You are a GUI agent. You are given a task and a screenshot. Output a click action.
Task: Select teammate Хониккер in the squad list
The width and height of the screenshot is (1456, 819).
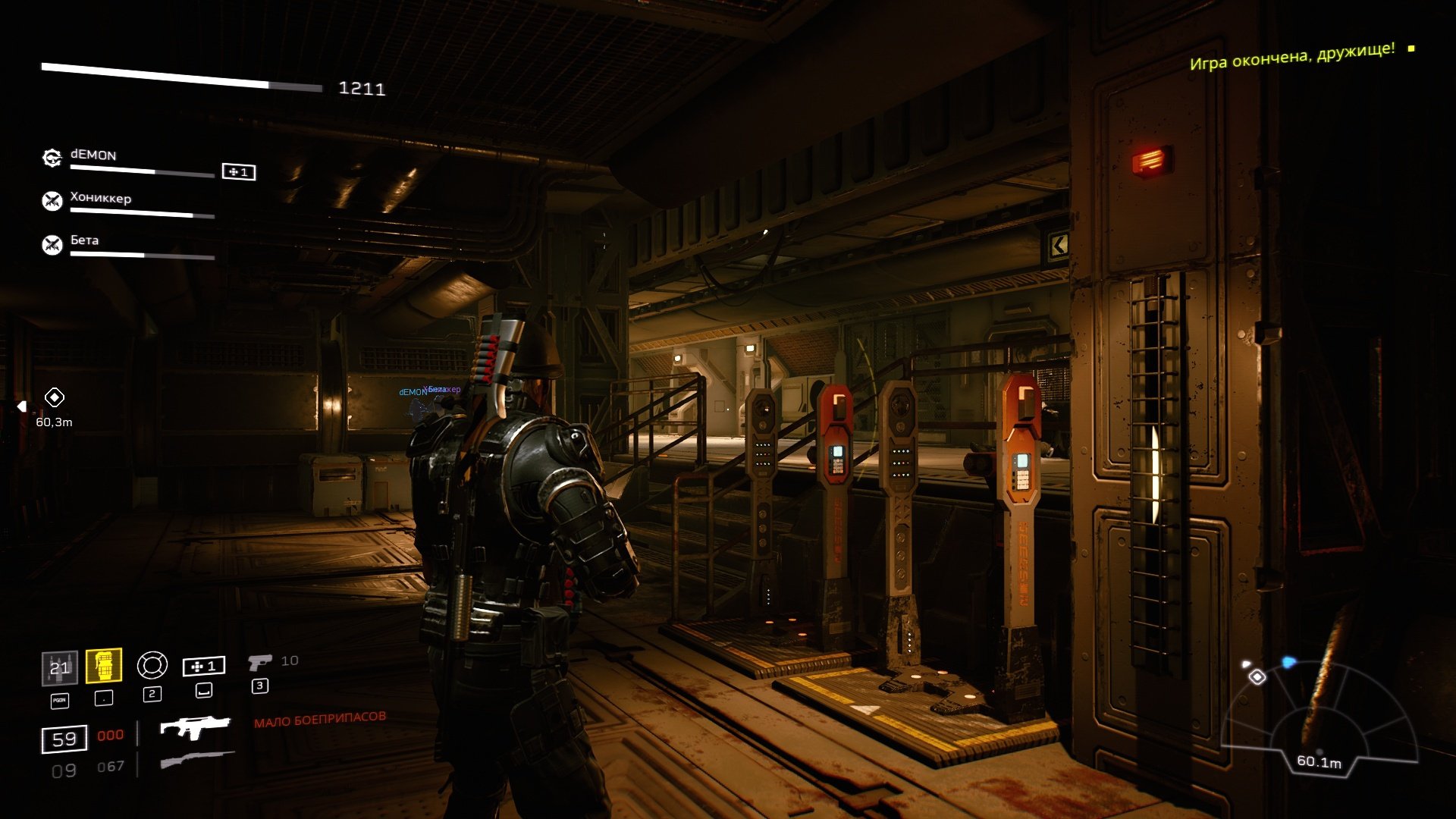coord(101,199)
